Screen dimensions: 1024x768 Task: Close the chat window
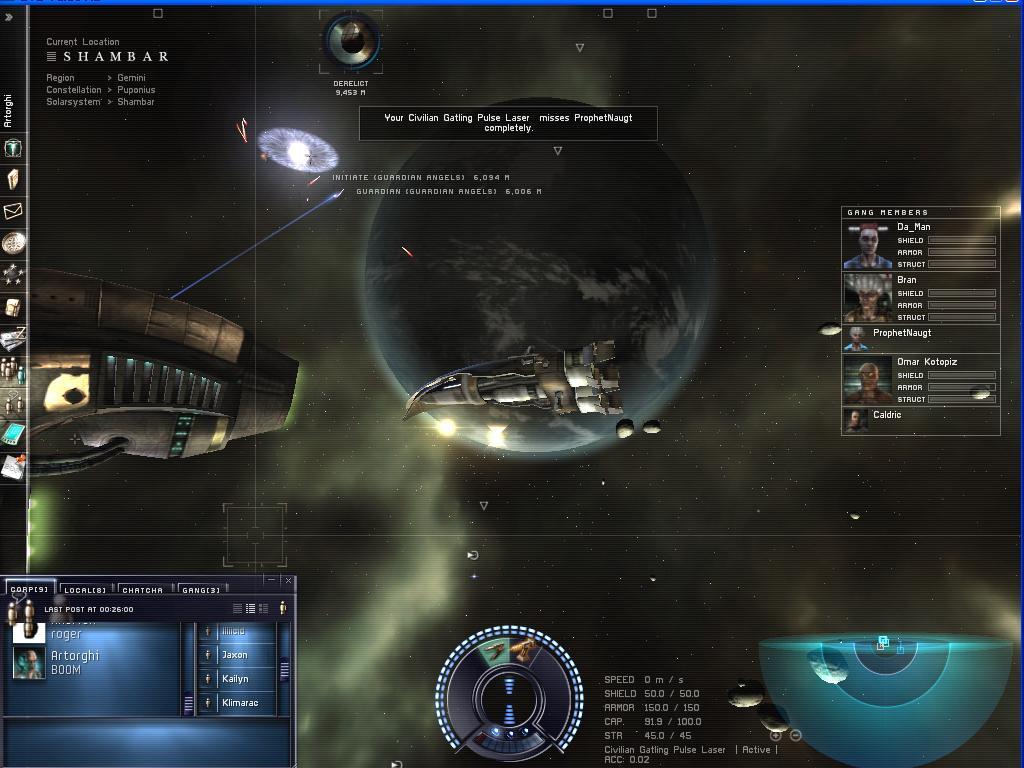pos(289,580)
